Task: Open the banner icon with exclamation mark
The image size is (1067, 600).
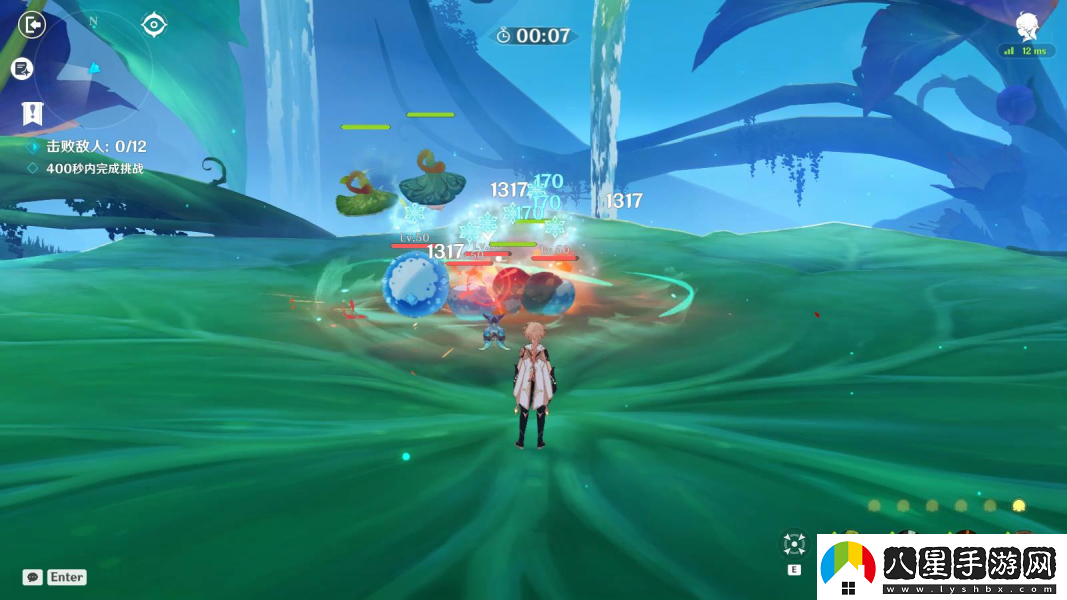Action: pyautogui.click(x=33, y=113)
